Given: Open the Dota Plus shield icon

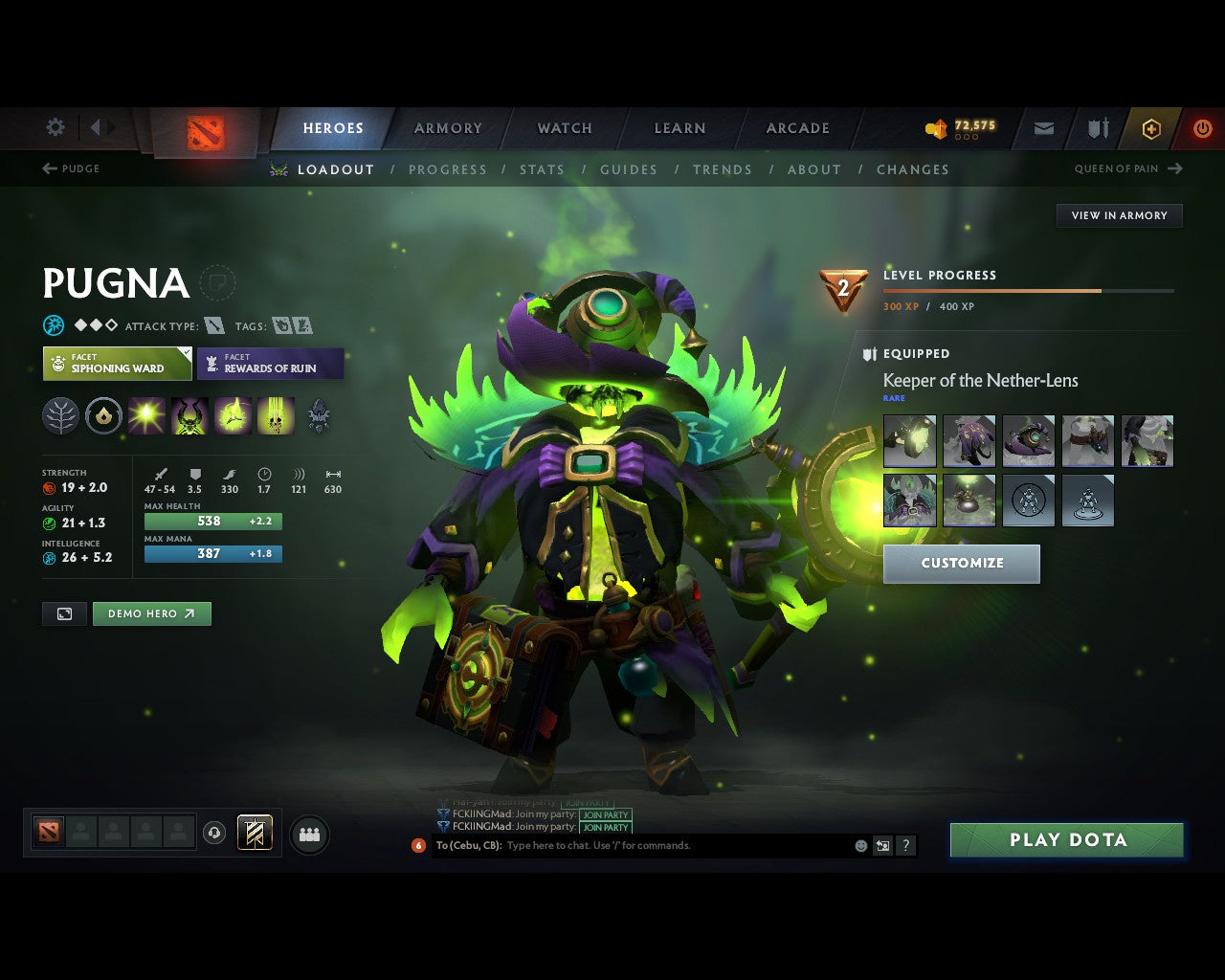Looking at the screenshot, I should pos(1150,128).
